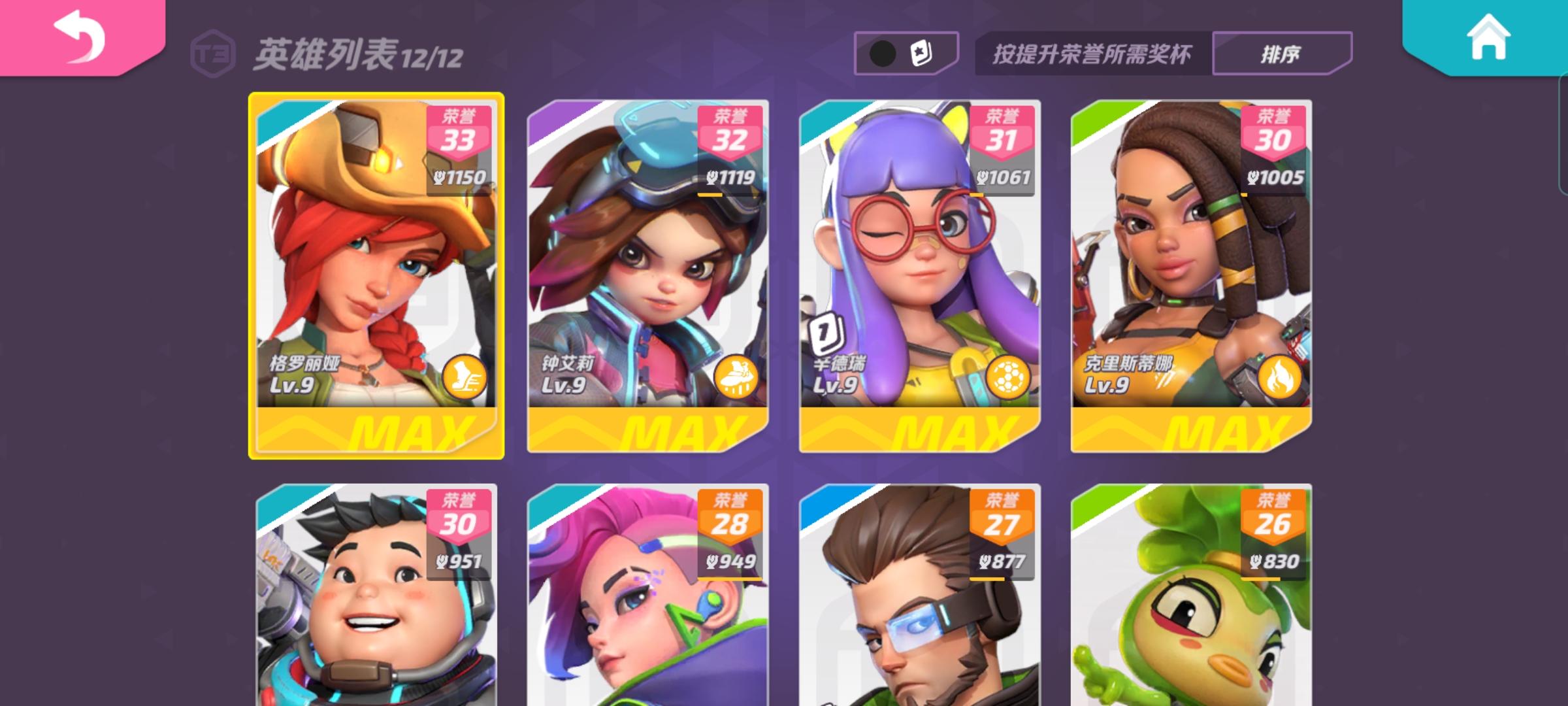Click the honor progress bar under 1119
Image resolution: width=1568 pixels, height=706 pixels.
click(x=712, y=195)
